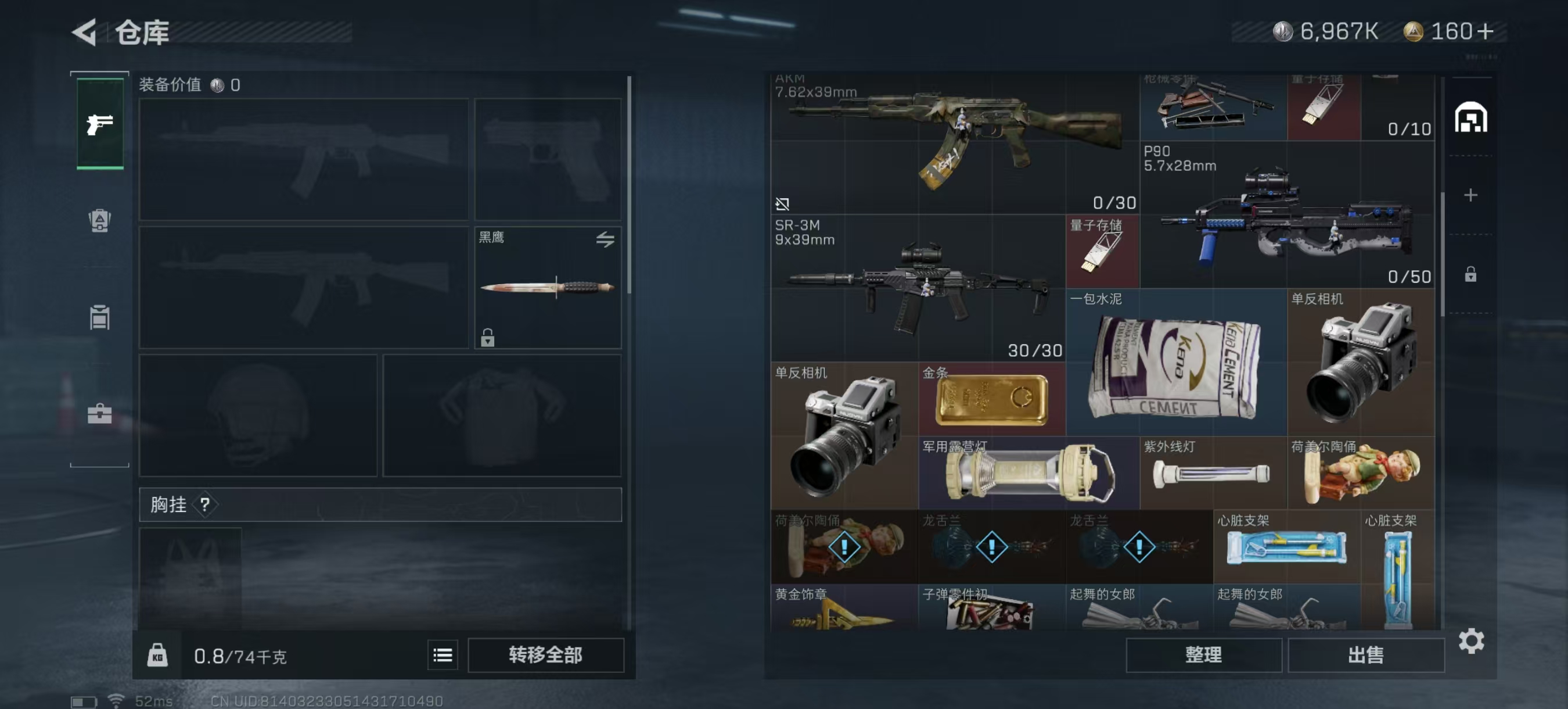Select the 军用露营灯 lantern item

click(1028, 474)
